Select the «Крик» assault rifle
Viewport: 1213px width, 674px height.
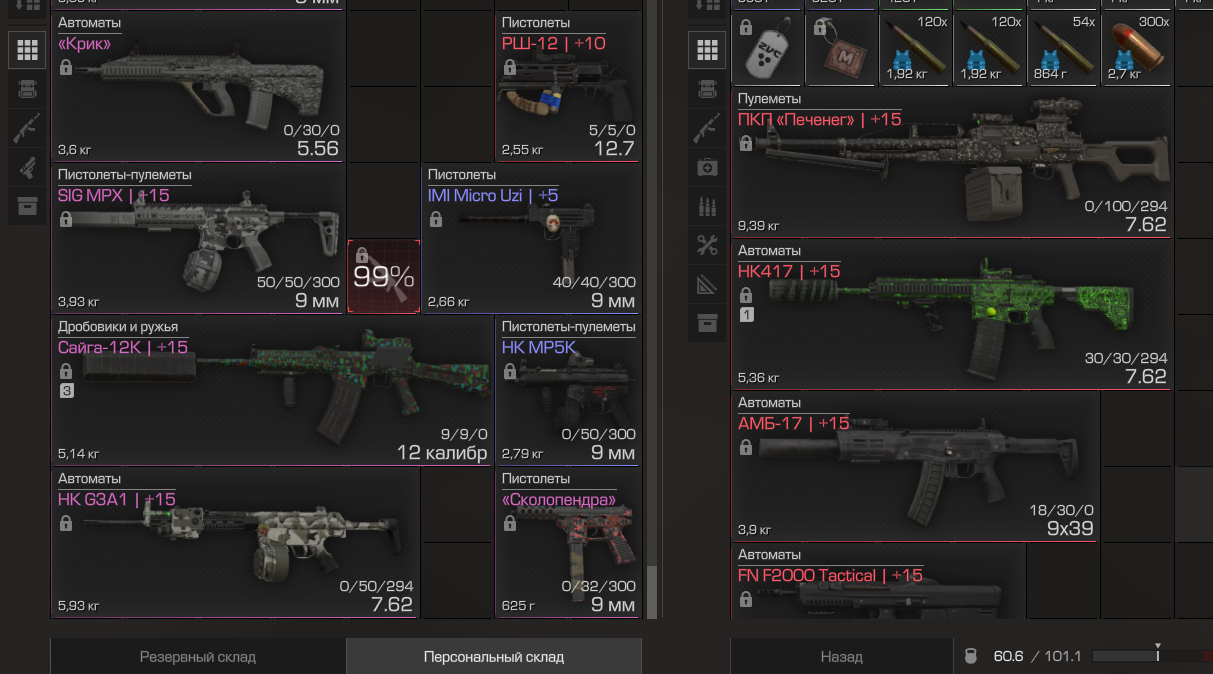tap(198, 86)
